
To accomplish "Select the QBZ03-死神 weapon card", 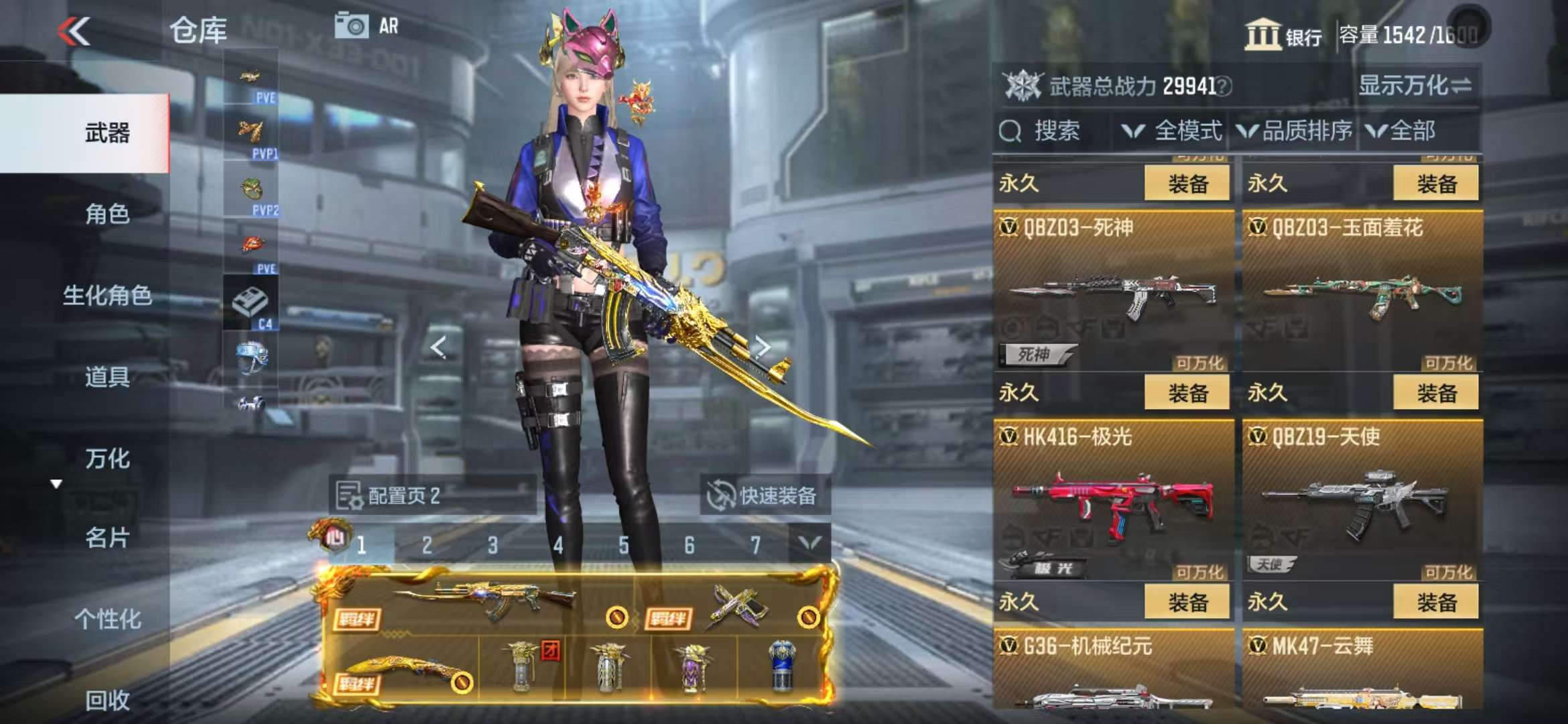I will (x=1112, y=292).
